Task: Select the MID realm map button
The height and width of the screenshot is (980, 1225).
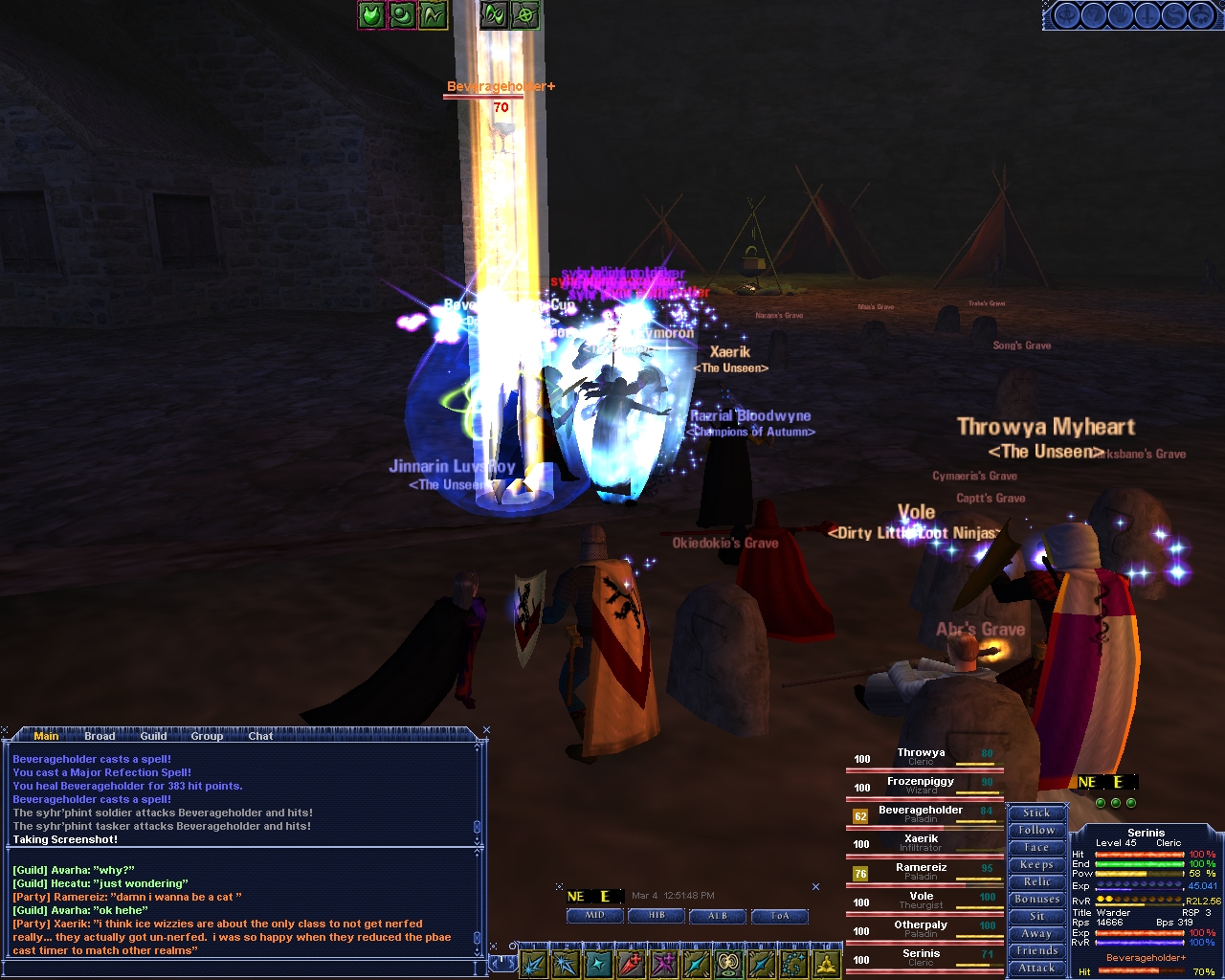Action: pyautogui.click(x=594, y=916)
